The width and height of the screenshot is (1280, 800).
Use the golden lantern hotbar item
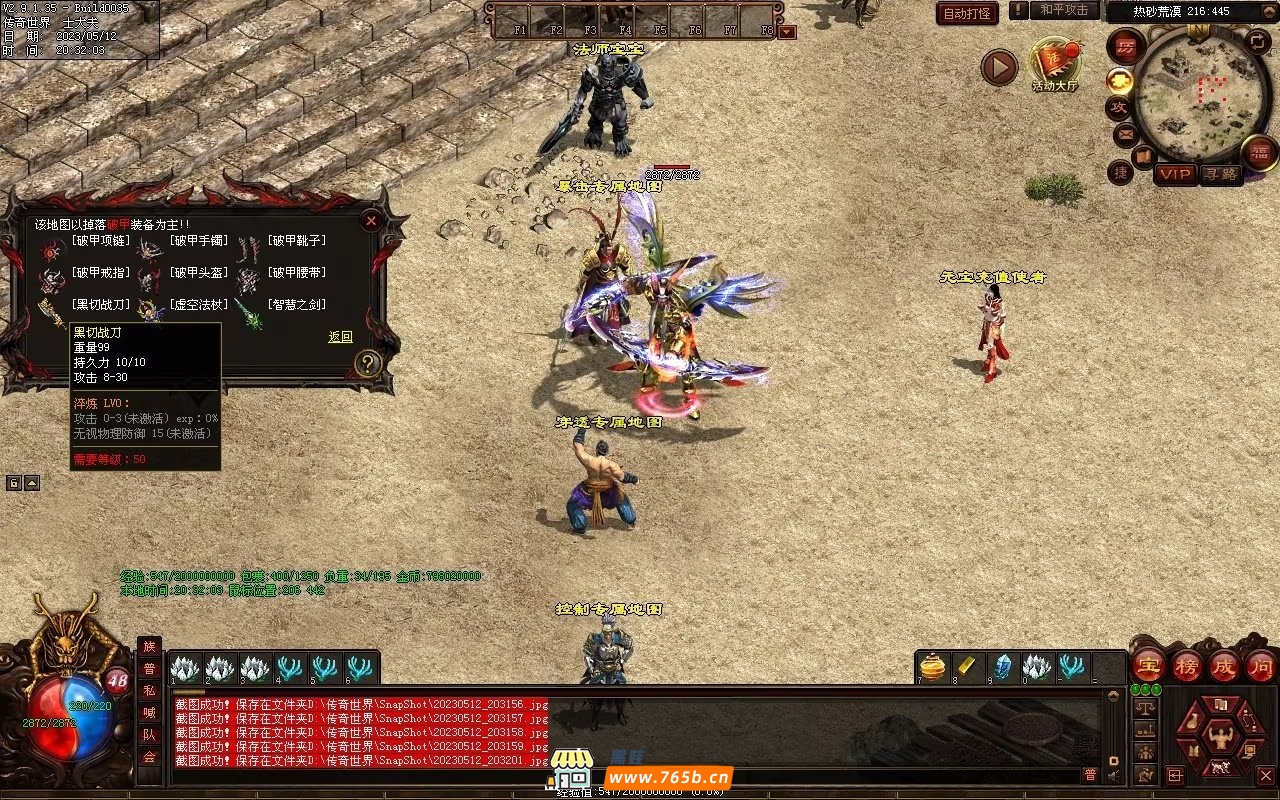[x=932, y=666]
